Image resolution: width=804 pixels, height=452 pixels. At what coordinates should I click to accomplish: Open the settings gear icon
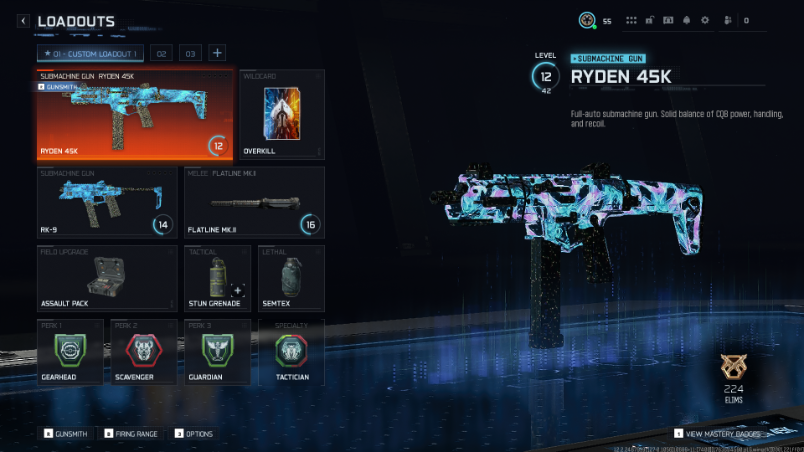point(705,20)
